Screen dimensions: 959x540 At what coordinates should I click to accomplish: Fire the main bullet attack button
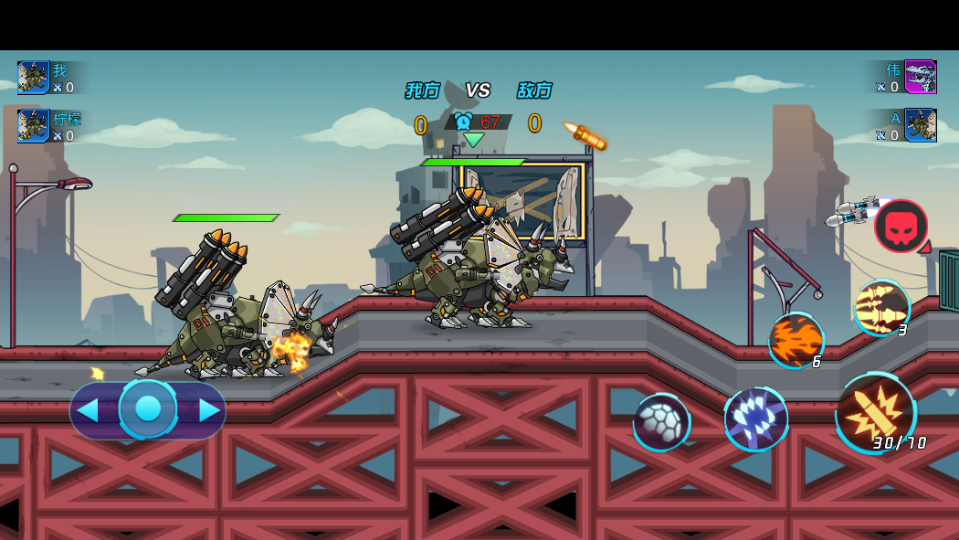[x=876, y=411]
